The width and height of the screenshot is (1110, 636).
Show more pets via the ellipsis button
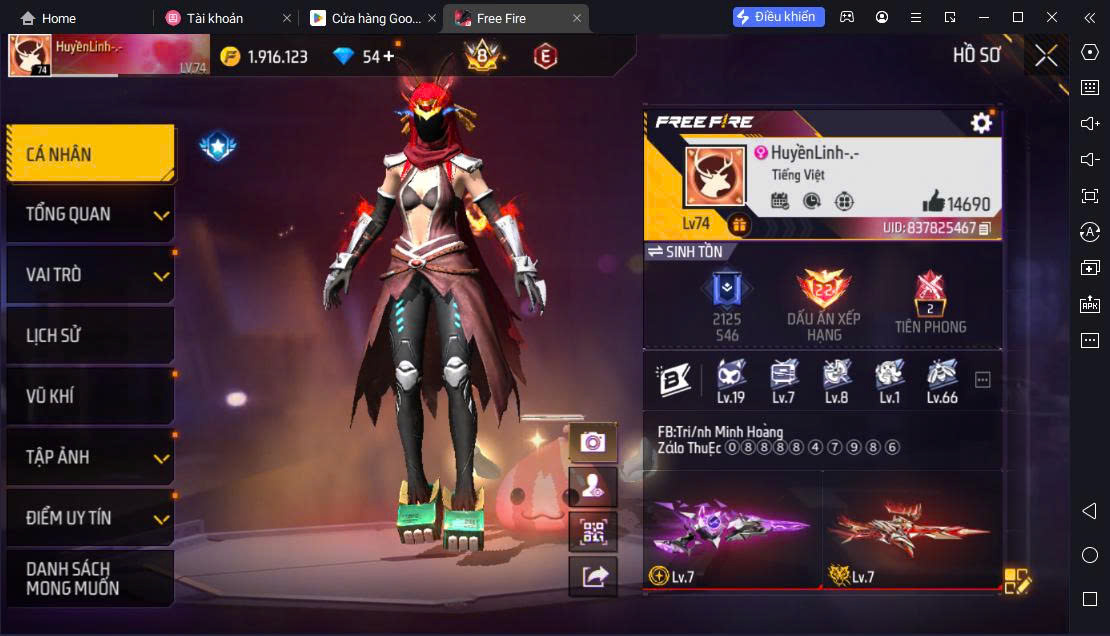point(982,379)
